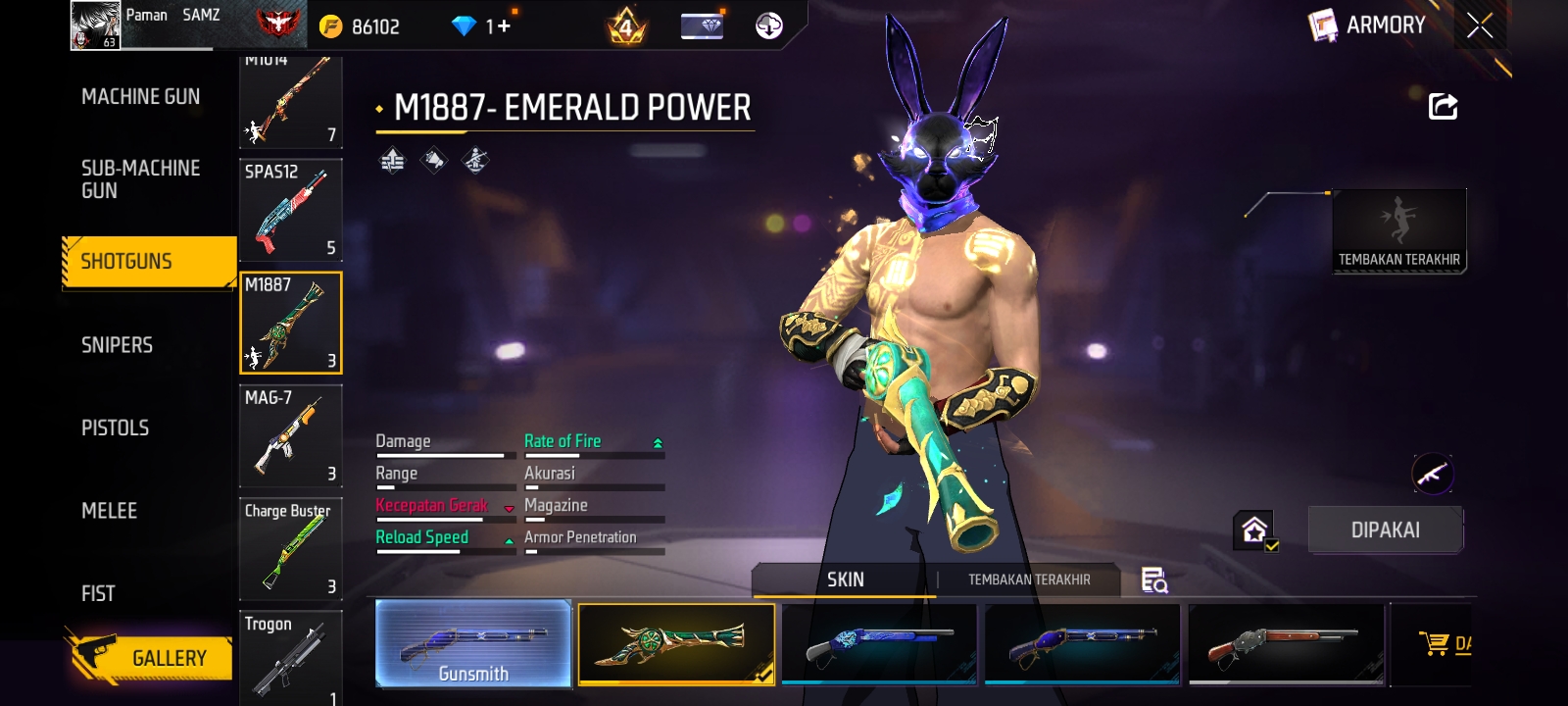This screenshot has width=1568, height=706.
Task: Choose the Melee category
Action: [x=109, y=511]
